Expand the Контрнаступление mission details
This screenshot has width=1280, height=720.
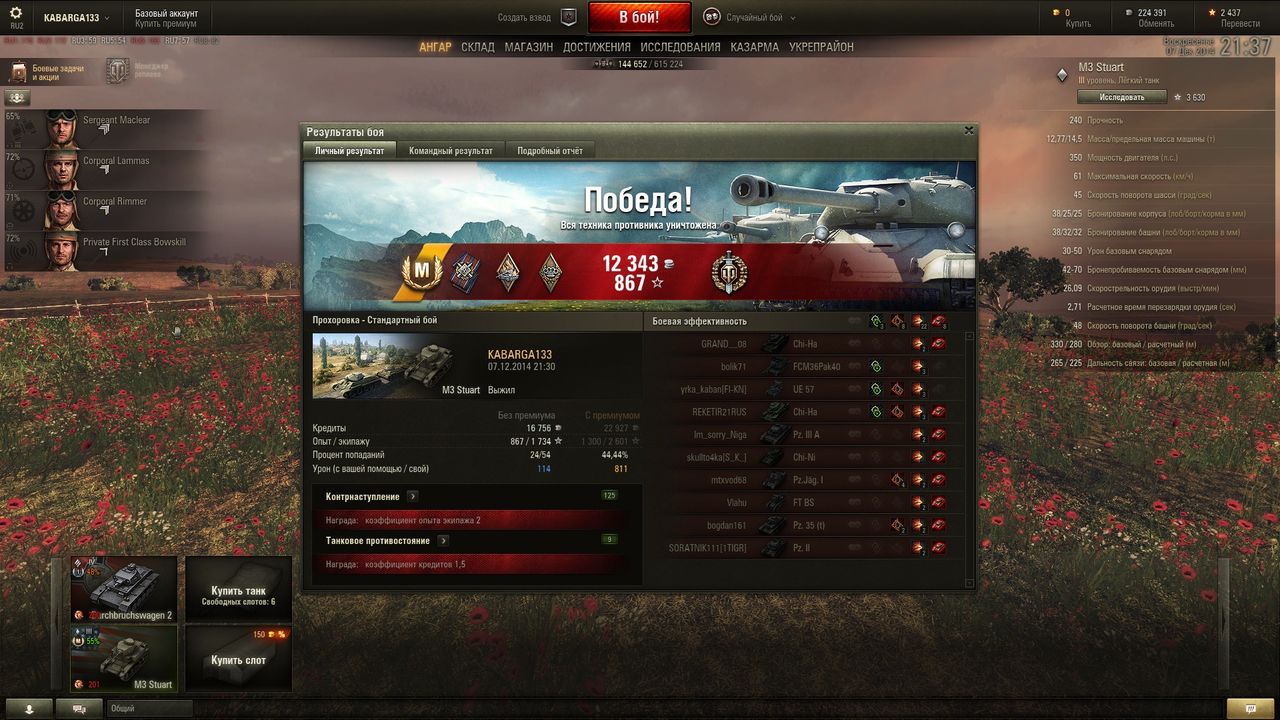pos(412,497)
